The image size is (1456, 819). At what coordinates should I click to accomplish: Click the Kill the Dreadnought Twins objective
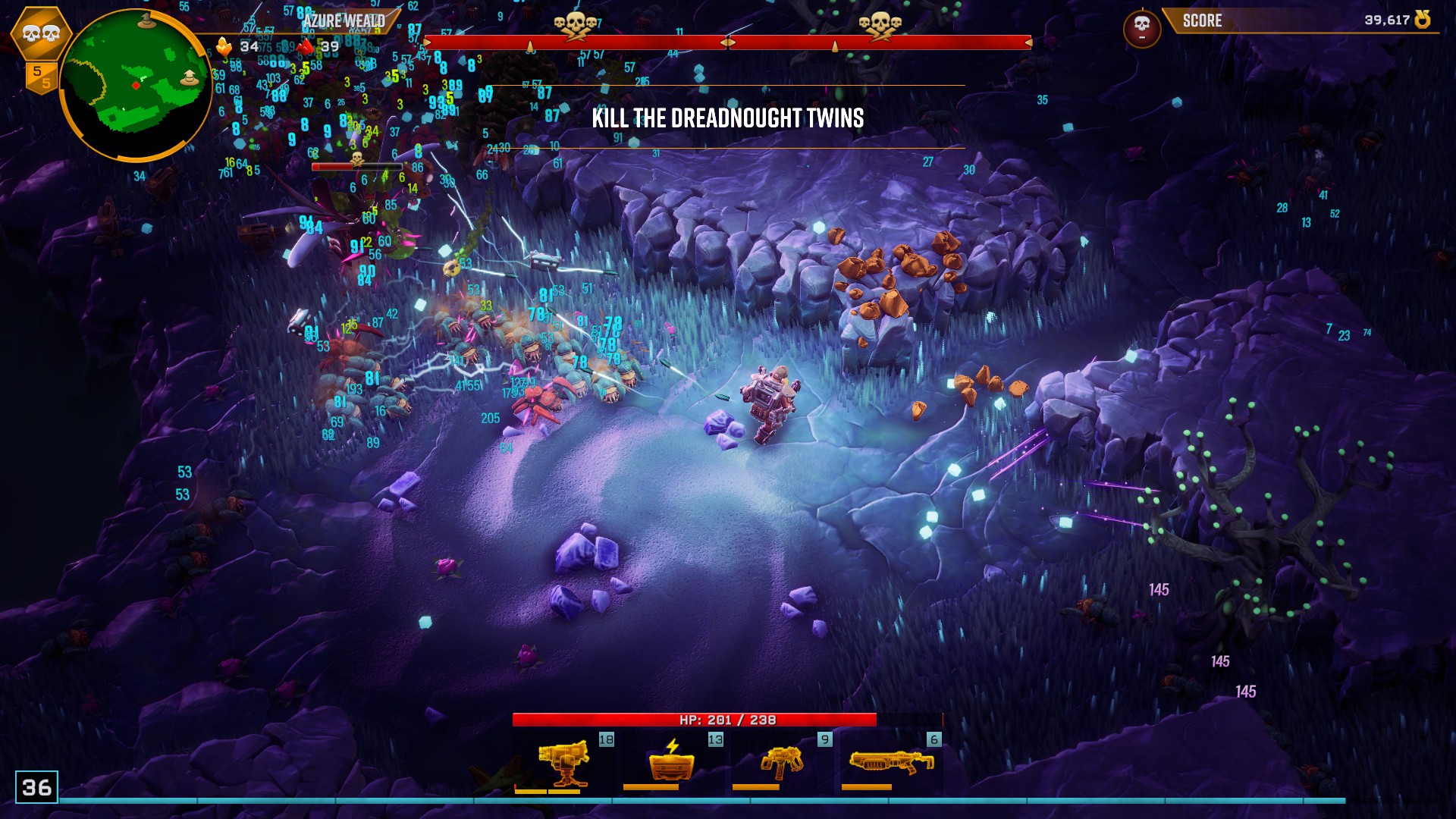pos(727,118)
